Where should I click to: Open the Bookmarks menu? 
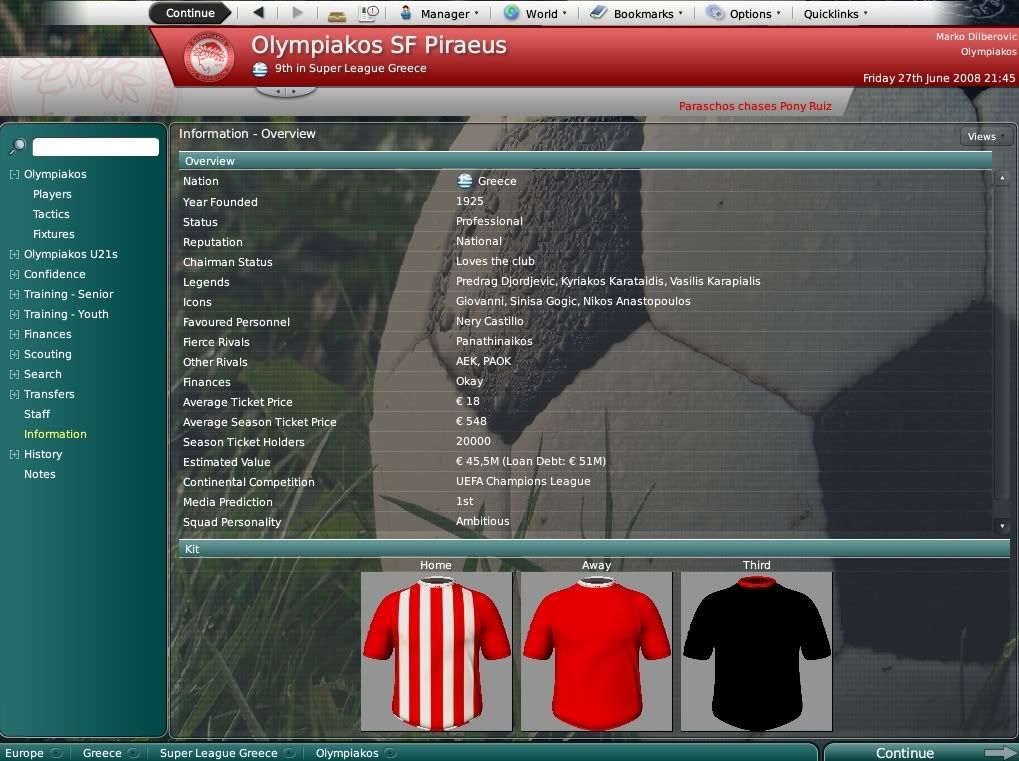pos(637,14)
